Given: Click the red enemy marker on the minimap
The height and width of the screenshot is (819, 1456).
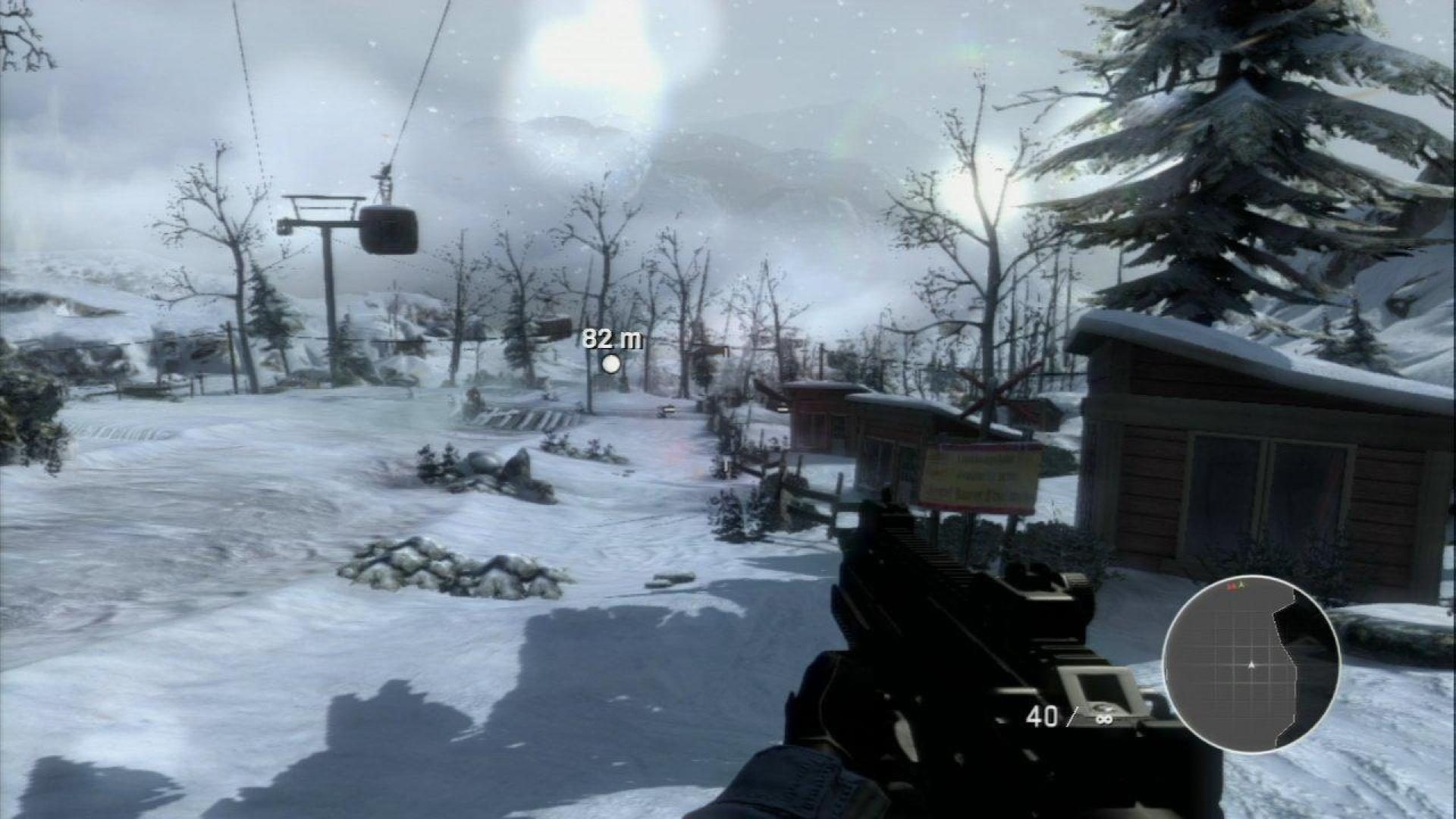Looking at the screenshot, I should [x=1232, y=585].
